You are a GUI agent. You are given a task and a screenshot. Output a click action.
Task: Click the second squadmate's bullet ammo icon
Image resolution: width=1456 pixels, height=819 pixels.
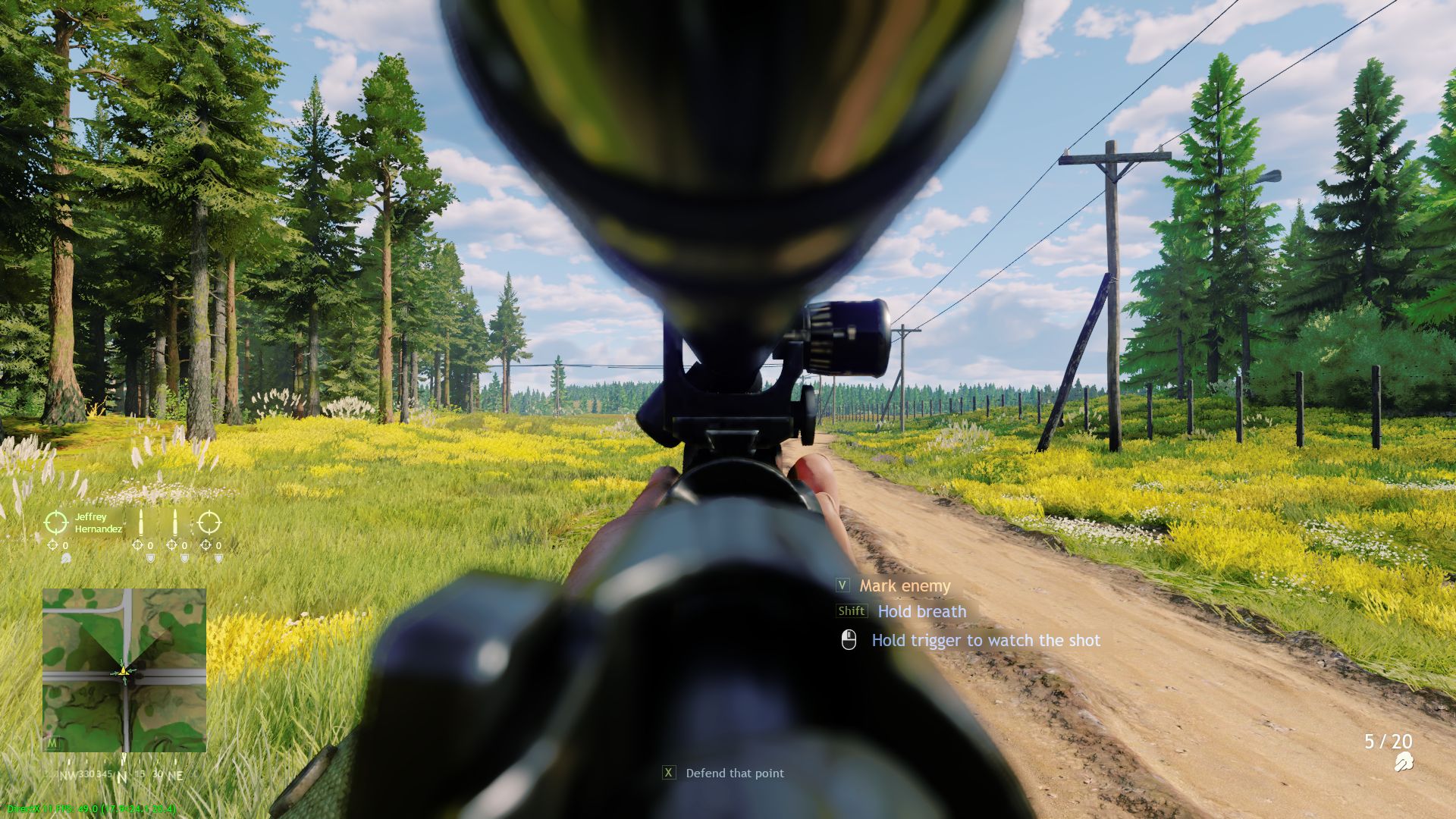coord(175,522)
